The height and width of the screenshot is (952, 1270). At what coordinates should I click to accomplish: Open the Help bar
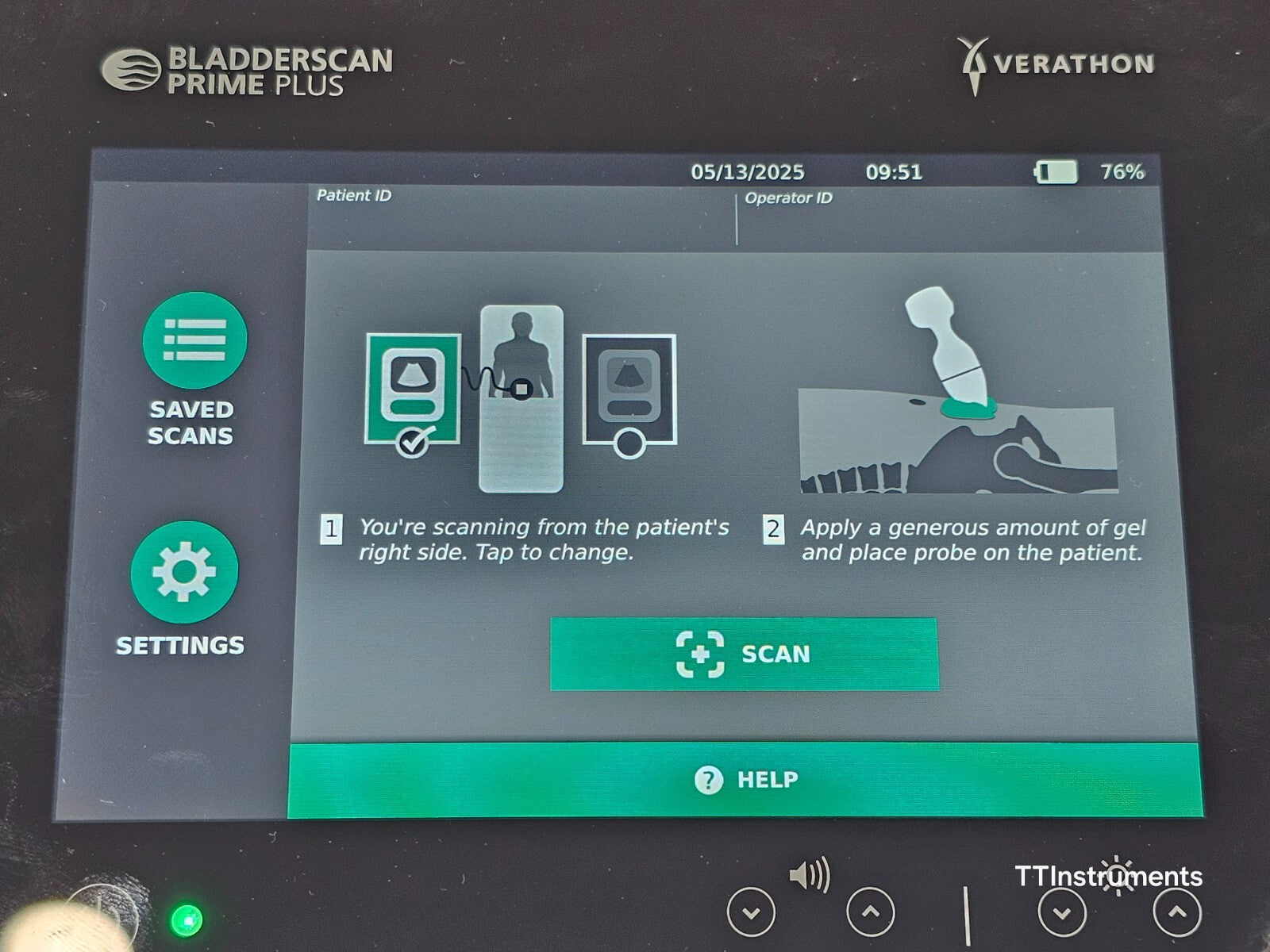point(745,780)
